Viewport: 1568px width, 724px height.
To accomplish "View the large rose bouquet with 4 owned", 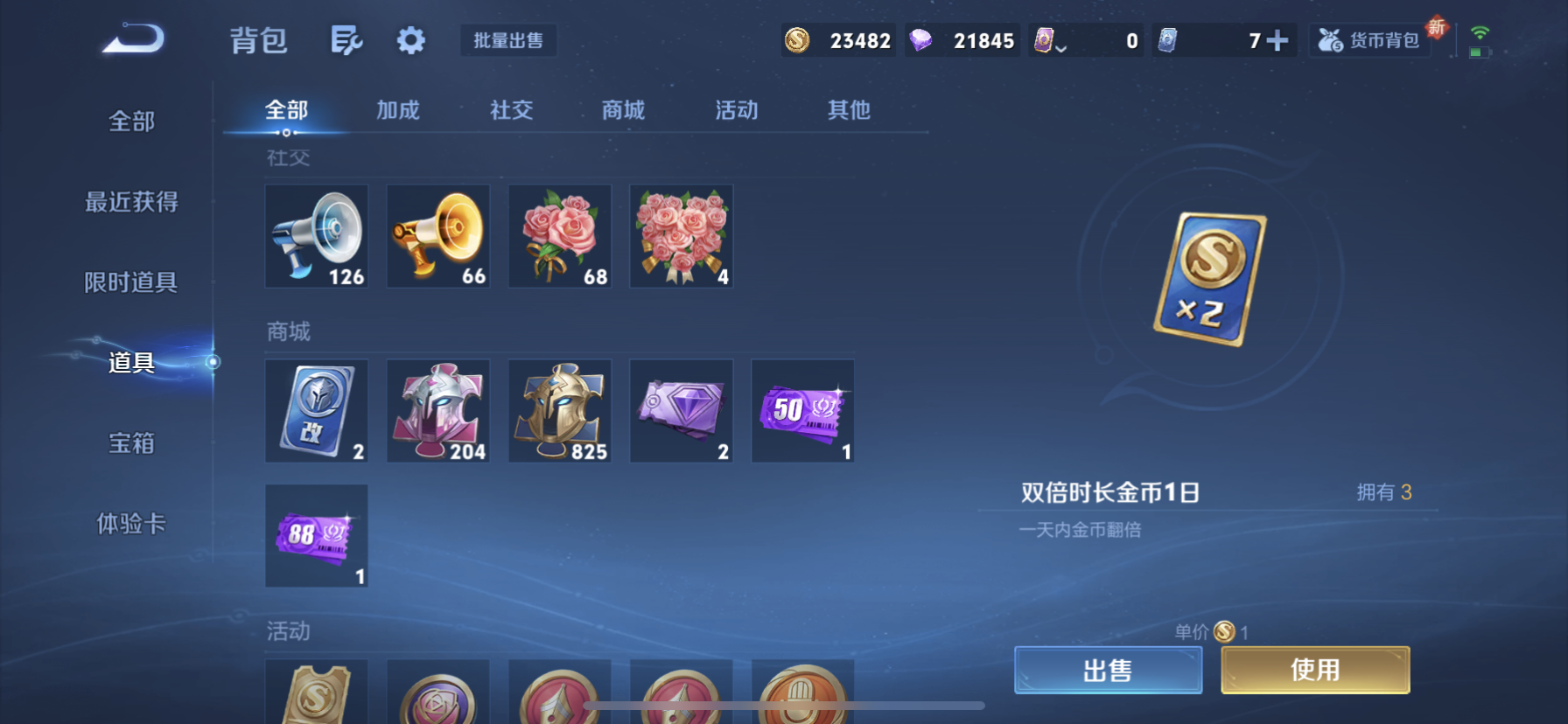I will pos(681,235).
